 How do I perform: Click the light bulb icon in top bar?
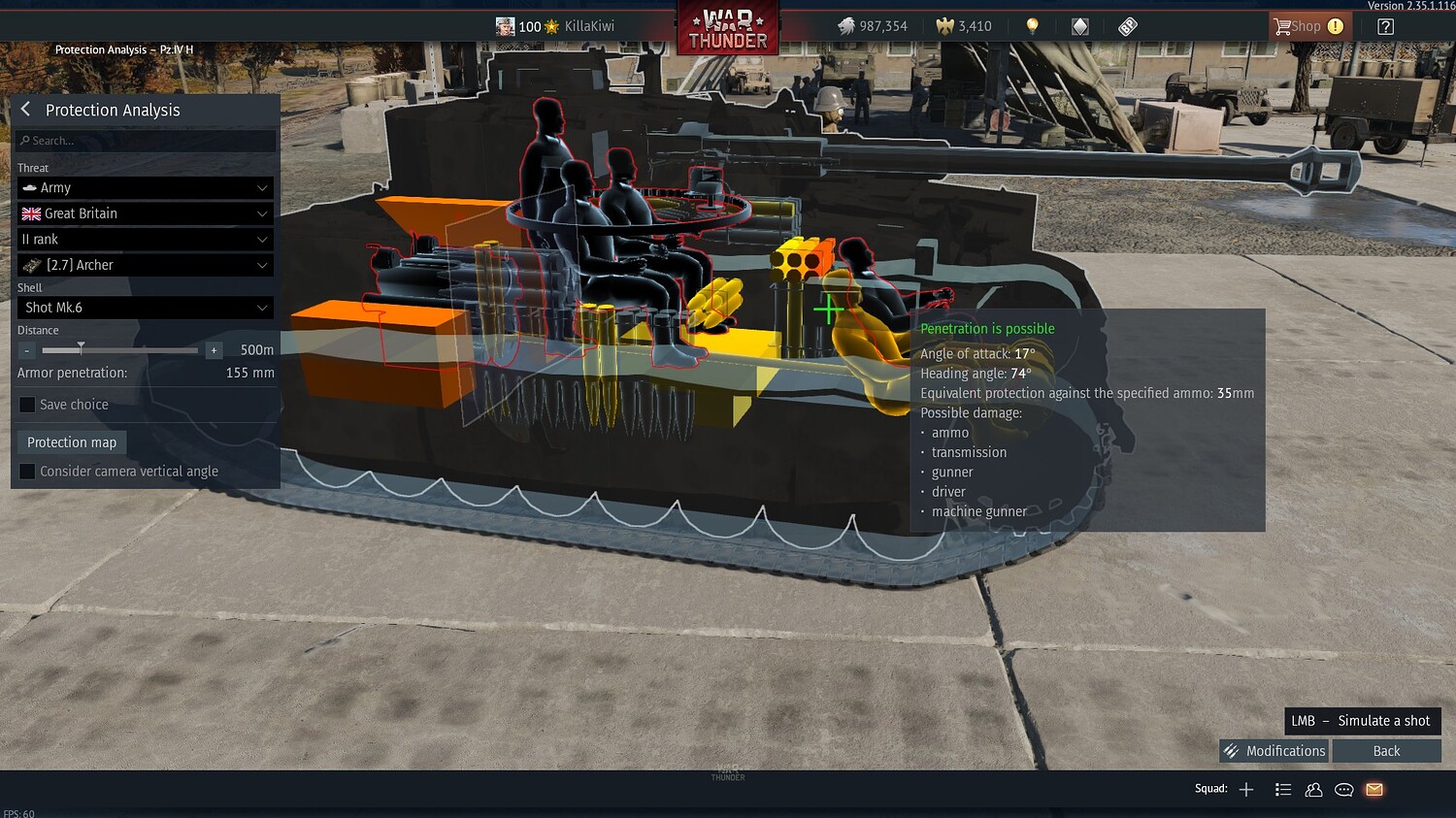pyautogui.click(x=1032, y=26)
